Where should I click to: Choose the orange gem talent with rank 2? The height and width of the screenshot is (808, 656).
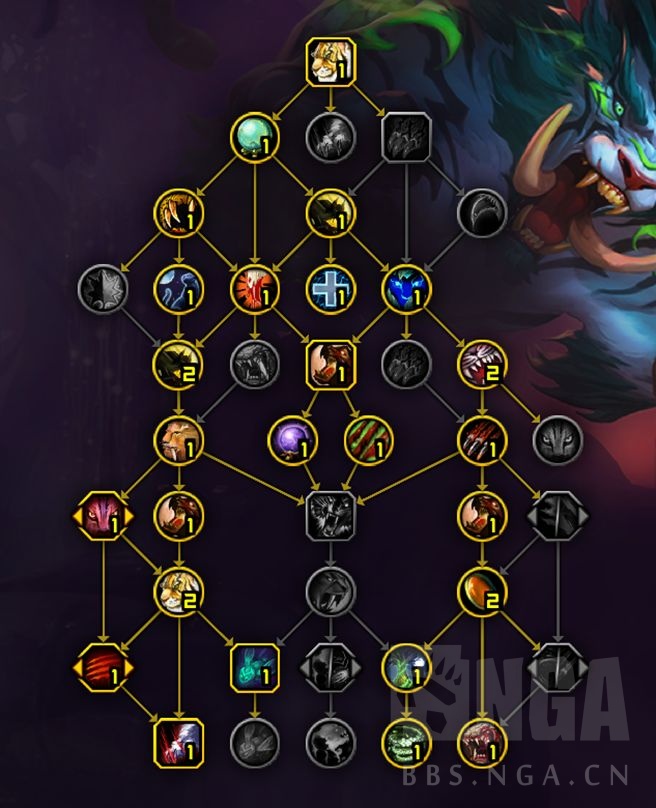pyautogui.click(x=482, y=592)
